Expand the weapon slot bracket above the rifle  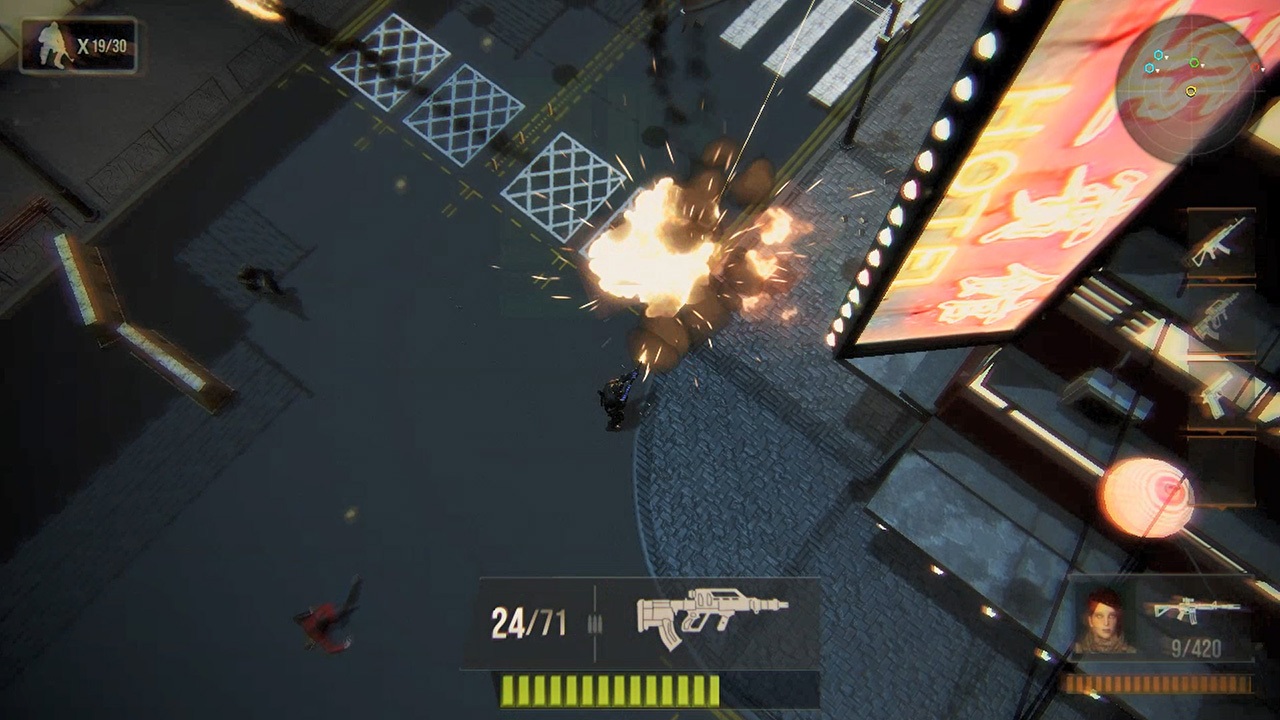1223,210
